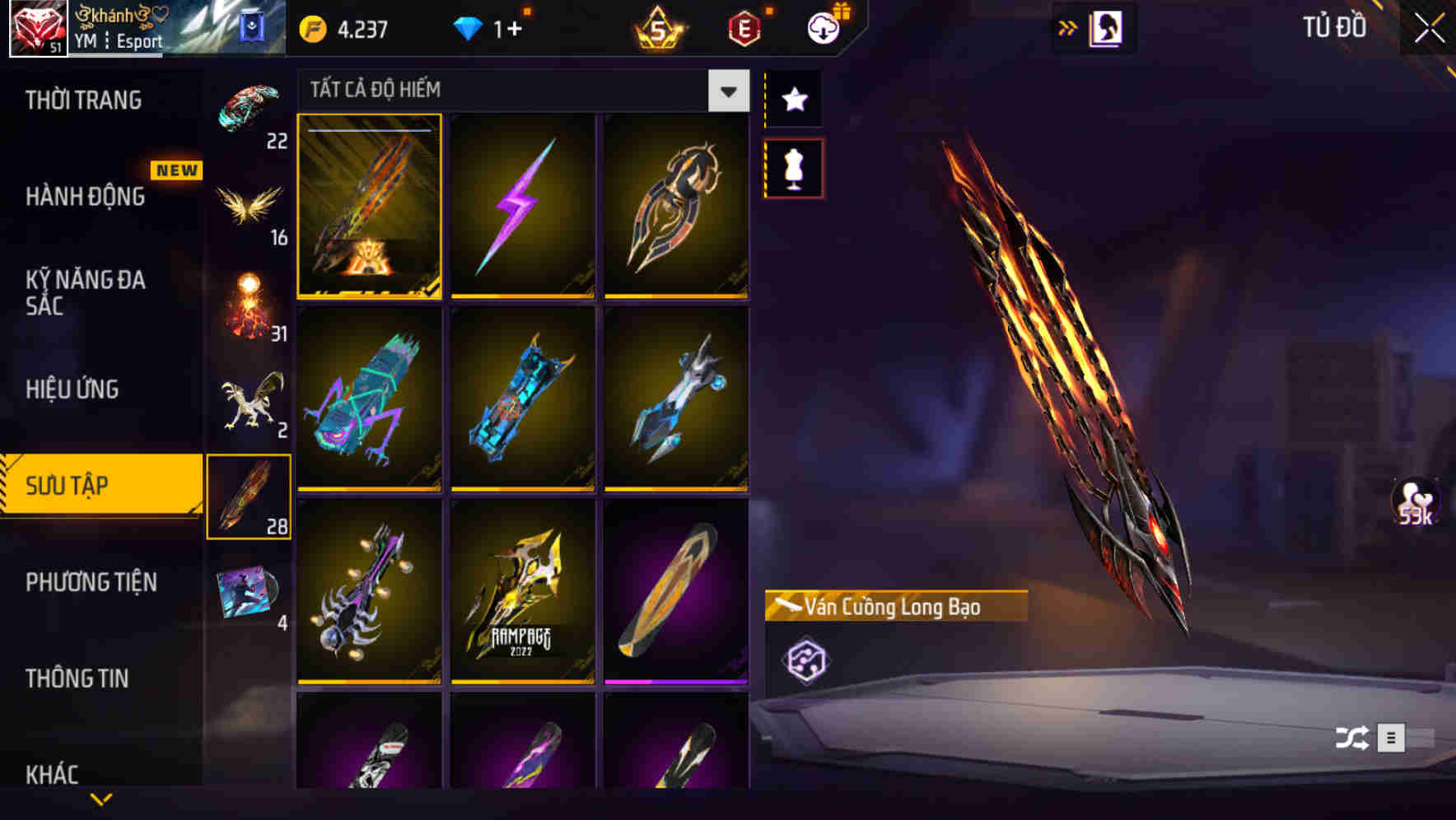The height and width of the screenshot is (820, 1456).
Task: Open the character portrait preview icon
Action: tap(1108, 26)
